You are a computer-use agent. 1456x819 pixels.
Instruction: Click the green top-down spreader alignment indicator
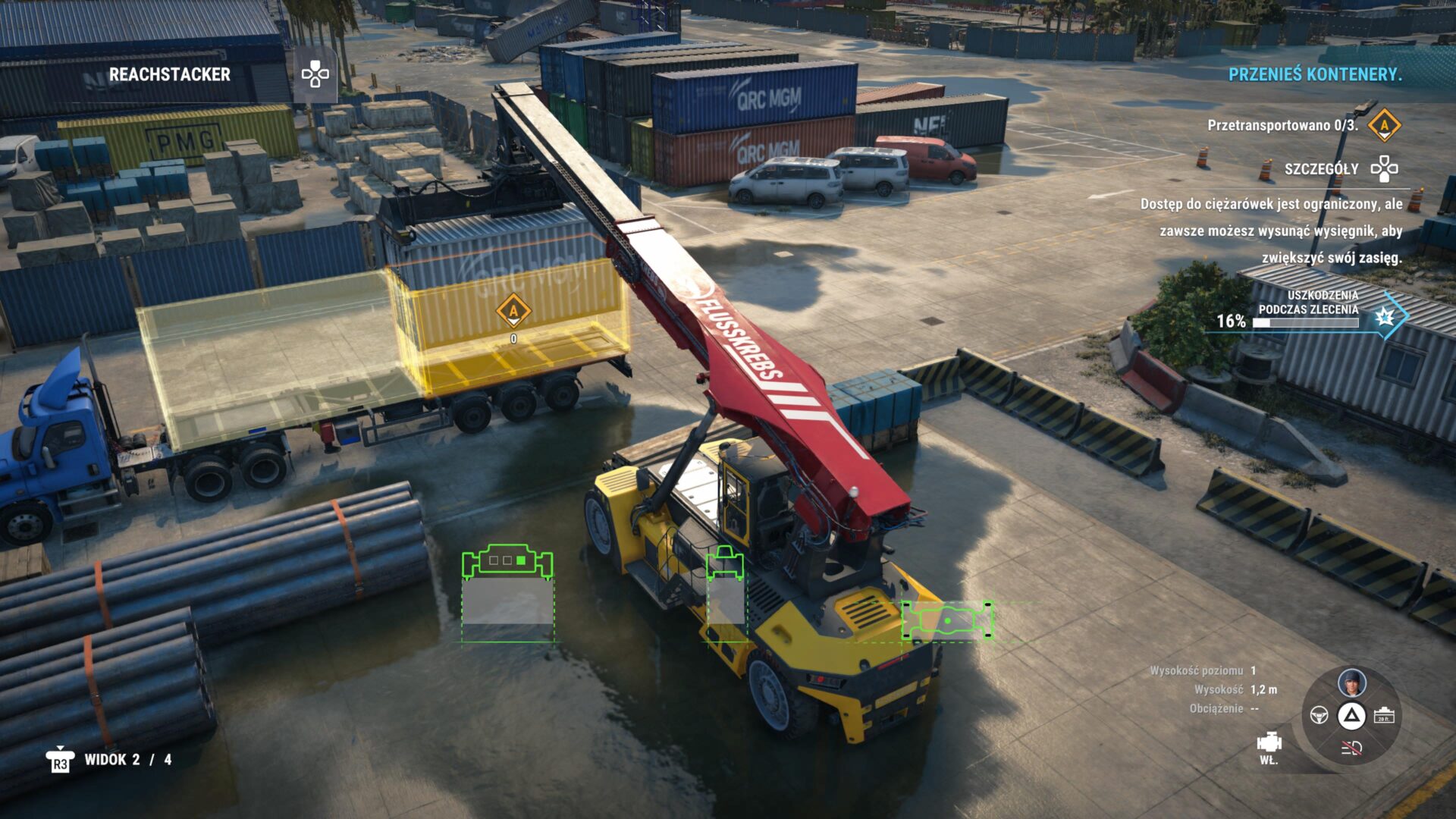pyautogui.click(x=947, y=621)
